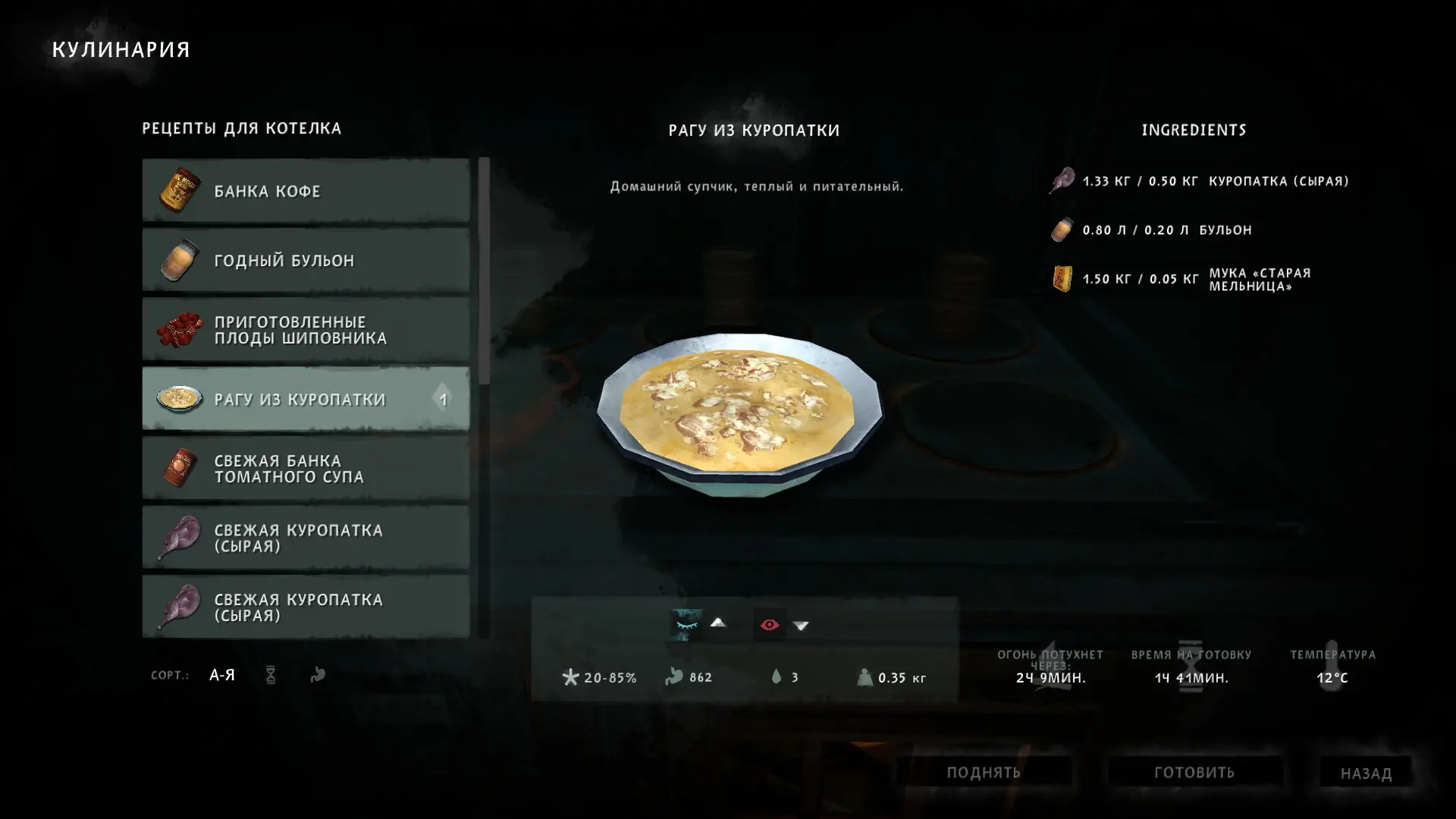
Task: Choose the Годный бульон recipe row
Action: point(306,260)
